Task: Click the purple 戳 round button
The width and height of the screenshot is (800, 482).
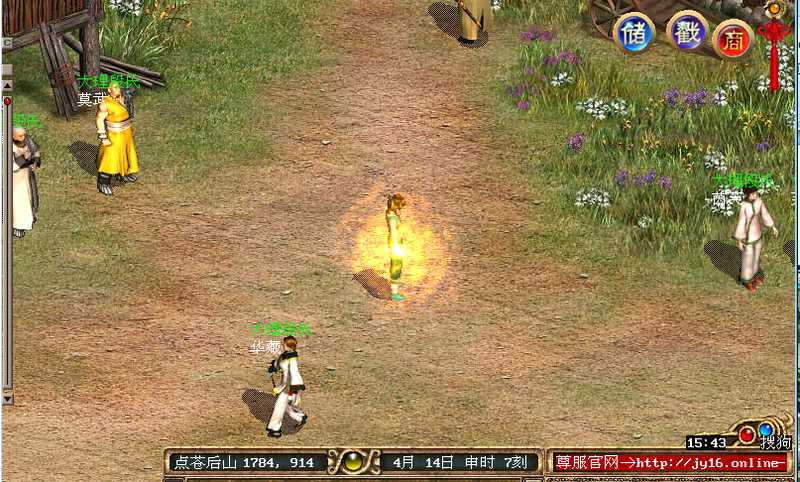Action: tap(687, 32)
